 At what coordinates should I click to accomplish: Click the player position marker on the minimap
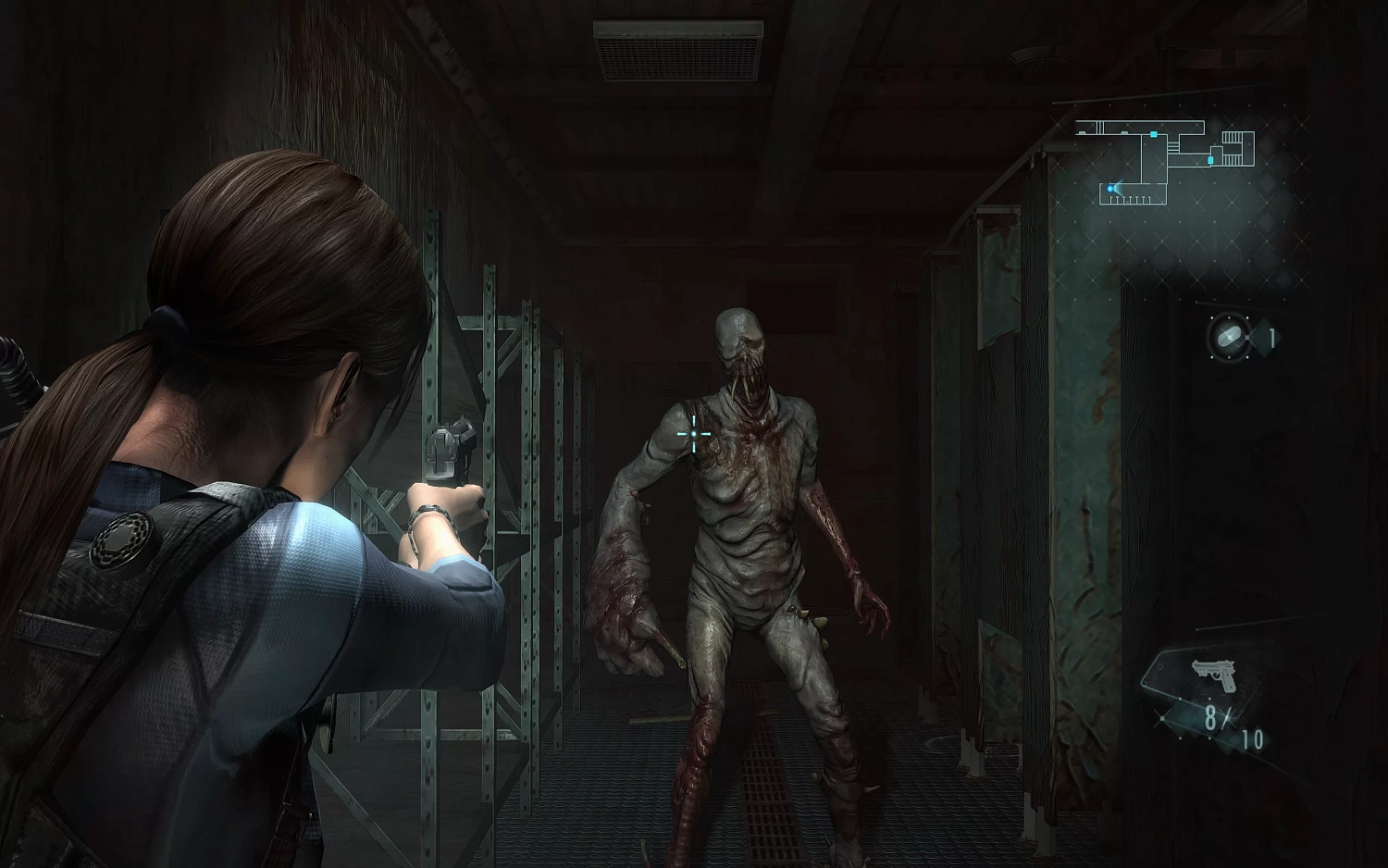point(1110,189)
